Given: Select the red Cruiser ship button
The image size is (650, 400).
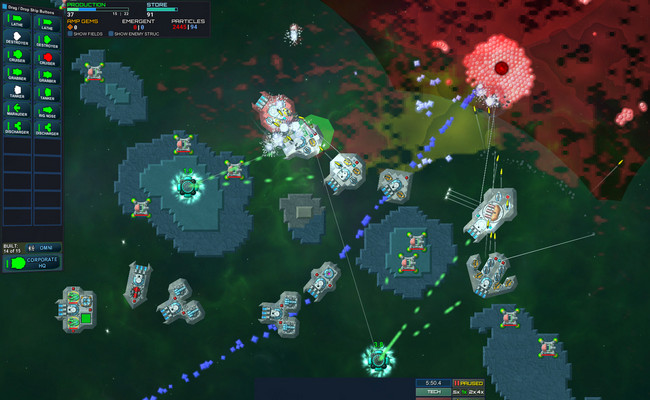Looking at the screenshot, I should tap(46, 58).
